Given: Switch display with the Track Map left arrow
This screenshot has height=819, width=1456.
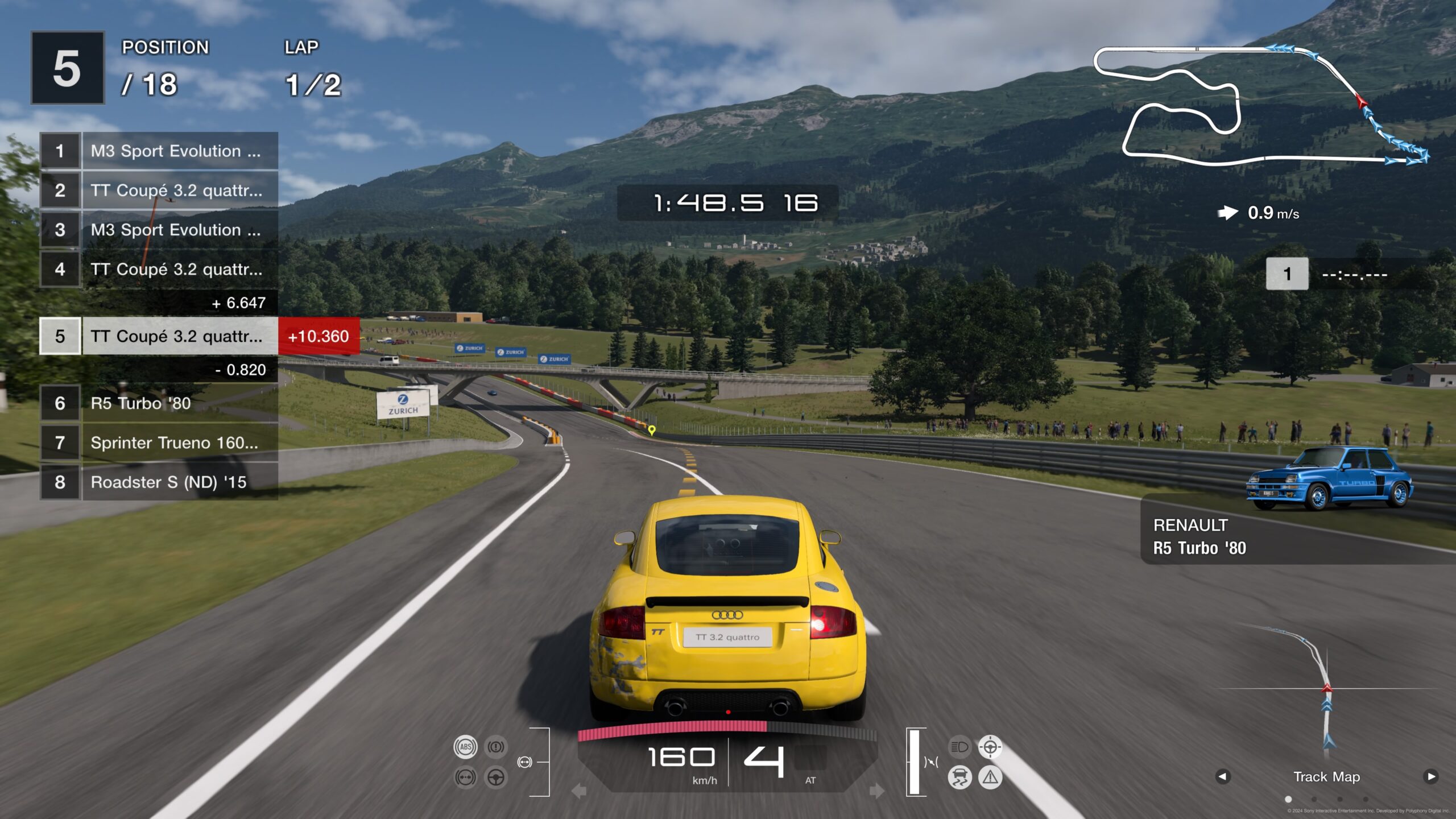Looking at the screenshot, I should point(1223,776).
